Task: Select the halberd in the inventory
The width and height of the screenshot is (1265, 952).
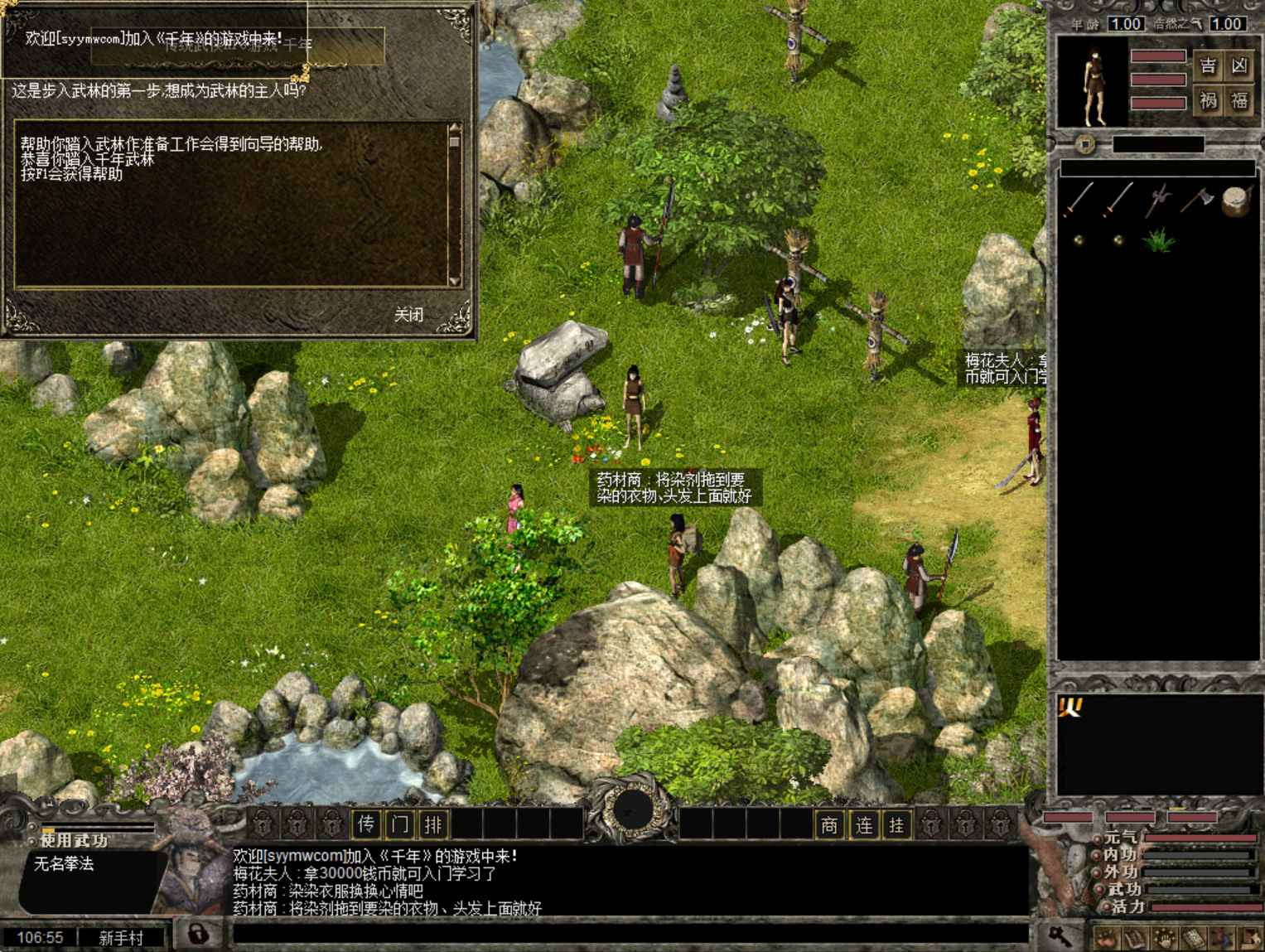Action: tap(1158, 201)
